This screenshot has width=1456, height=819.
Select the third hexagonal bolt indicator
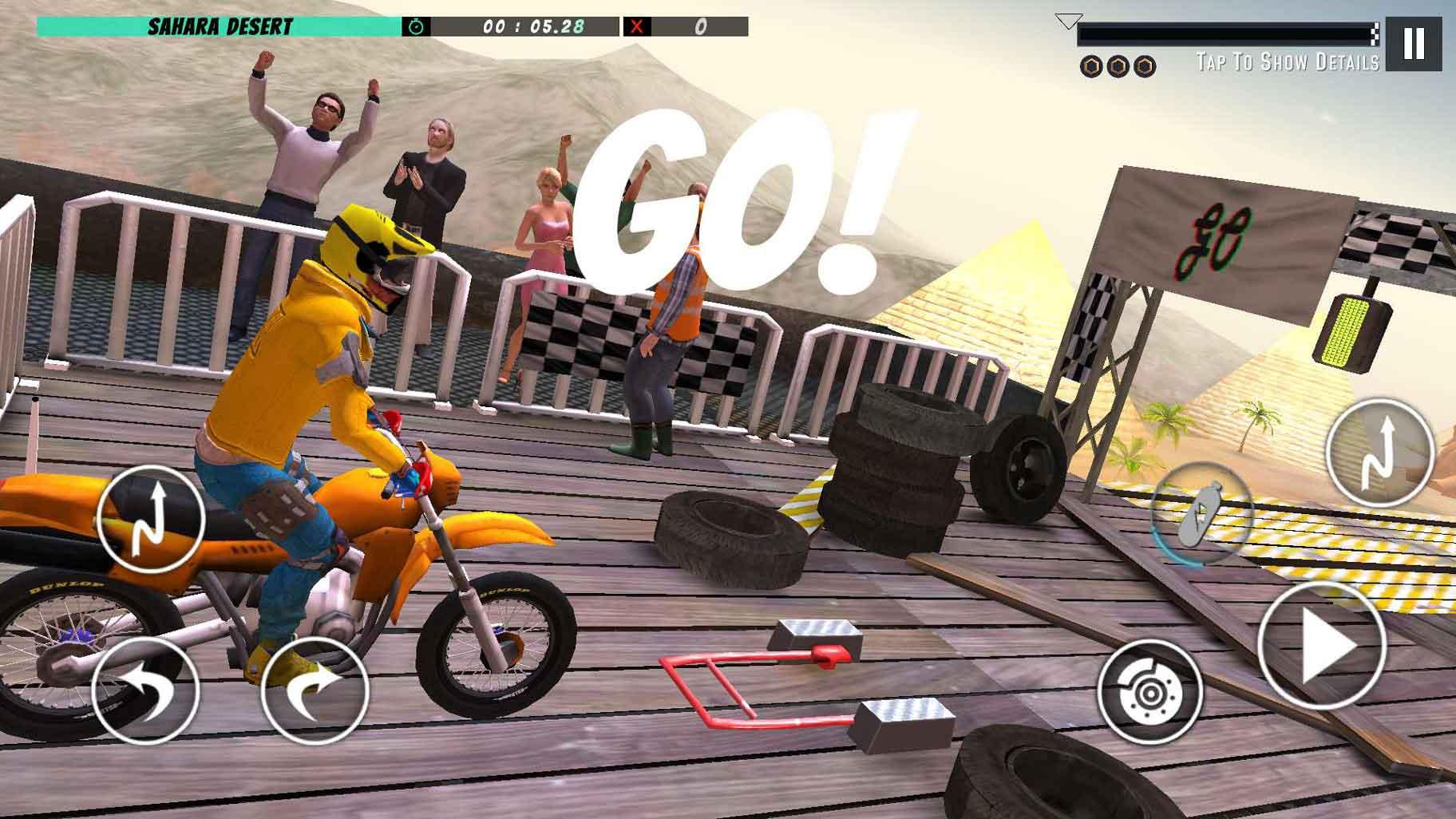pos(1146,66)
